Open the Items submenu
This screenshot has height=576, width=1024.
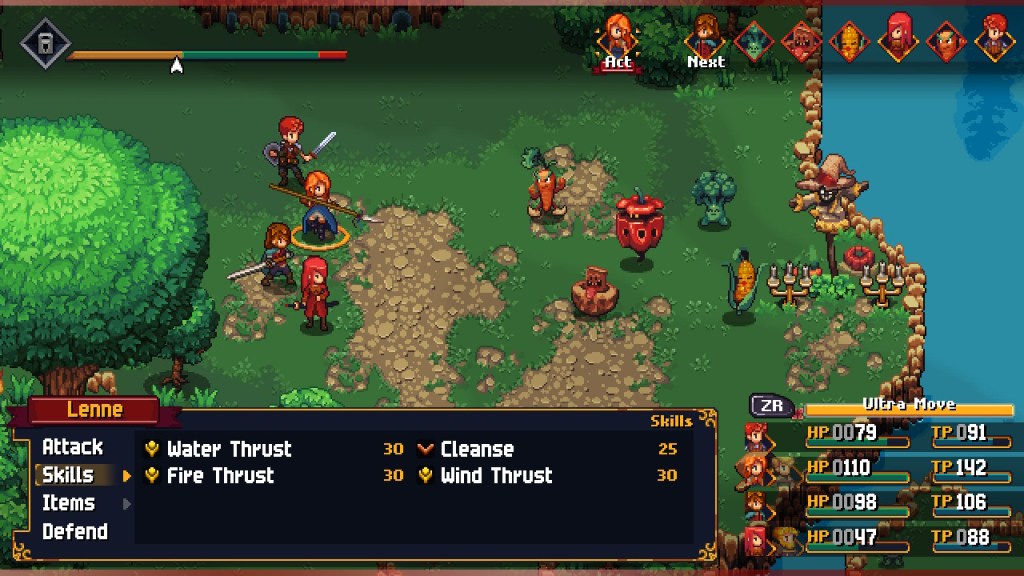pyautogui.click(x=68, y=503)
